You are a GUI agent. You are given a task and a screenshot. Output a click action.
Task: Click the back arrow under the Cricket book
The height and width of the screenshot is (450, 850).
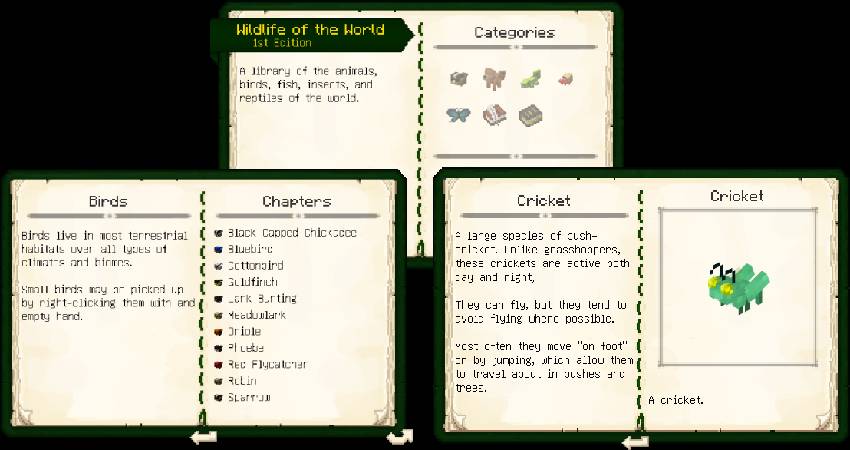click(635, 441)
